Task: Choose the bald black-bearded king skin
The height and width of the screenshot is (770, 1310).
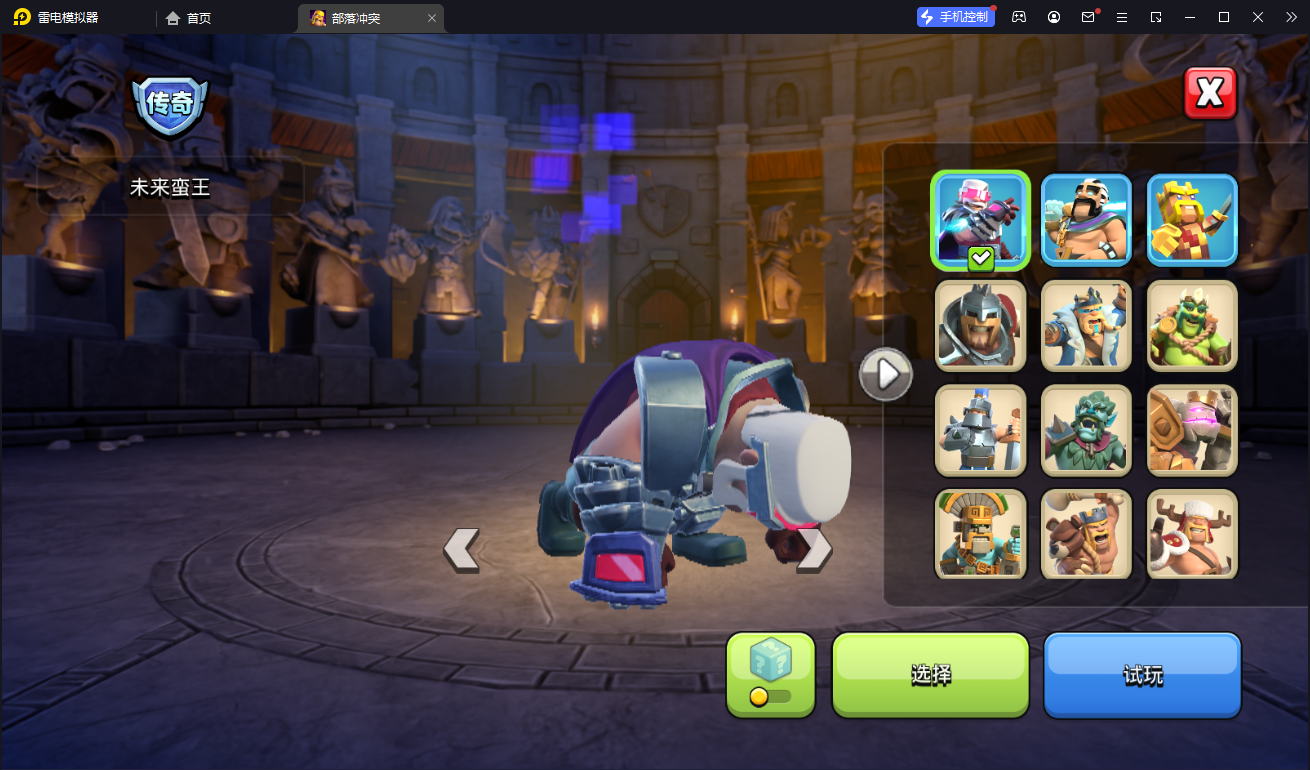Action: click(x=1086, y=220)
